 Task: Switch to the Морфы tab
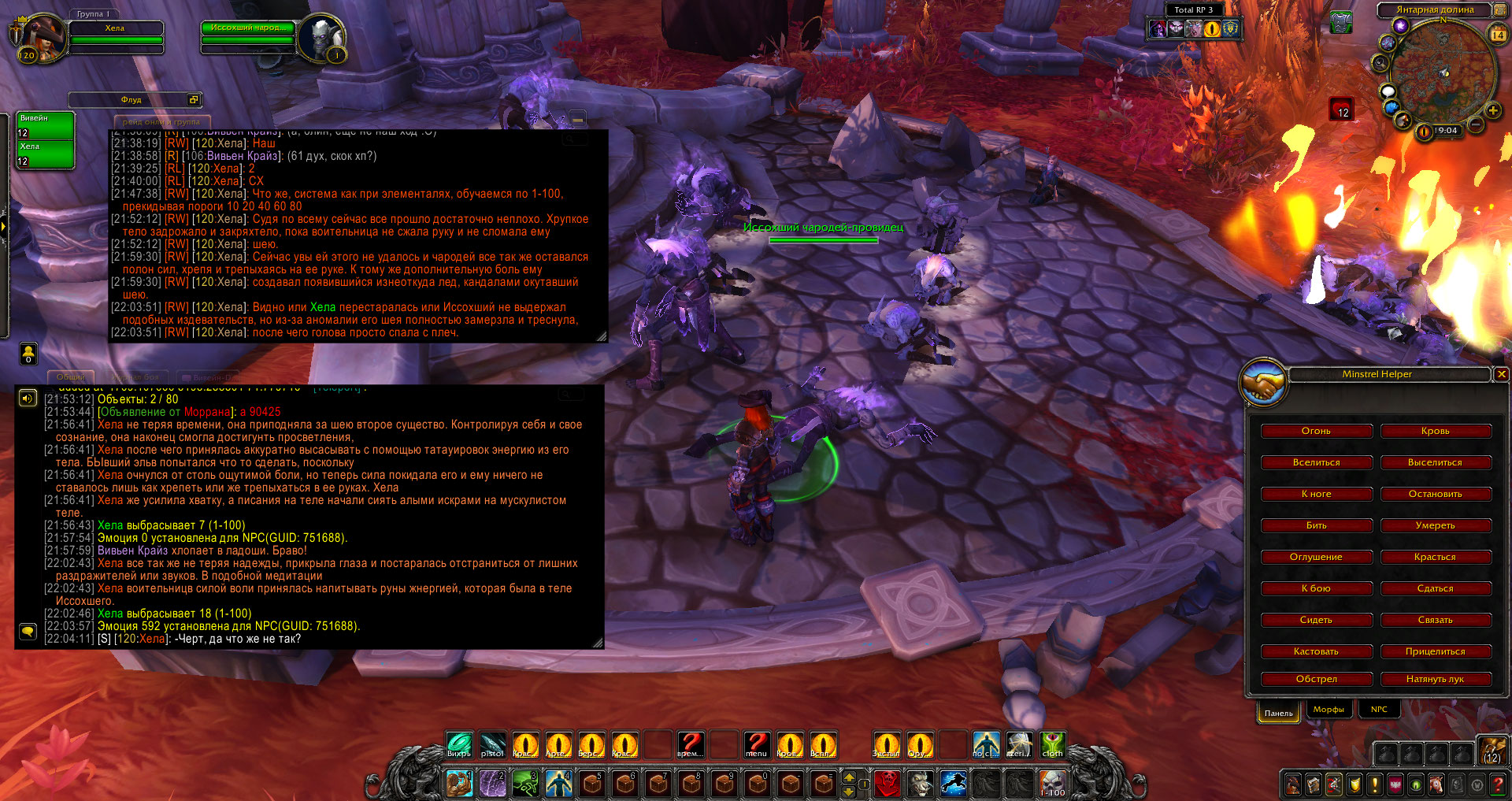pos(1329,710)
